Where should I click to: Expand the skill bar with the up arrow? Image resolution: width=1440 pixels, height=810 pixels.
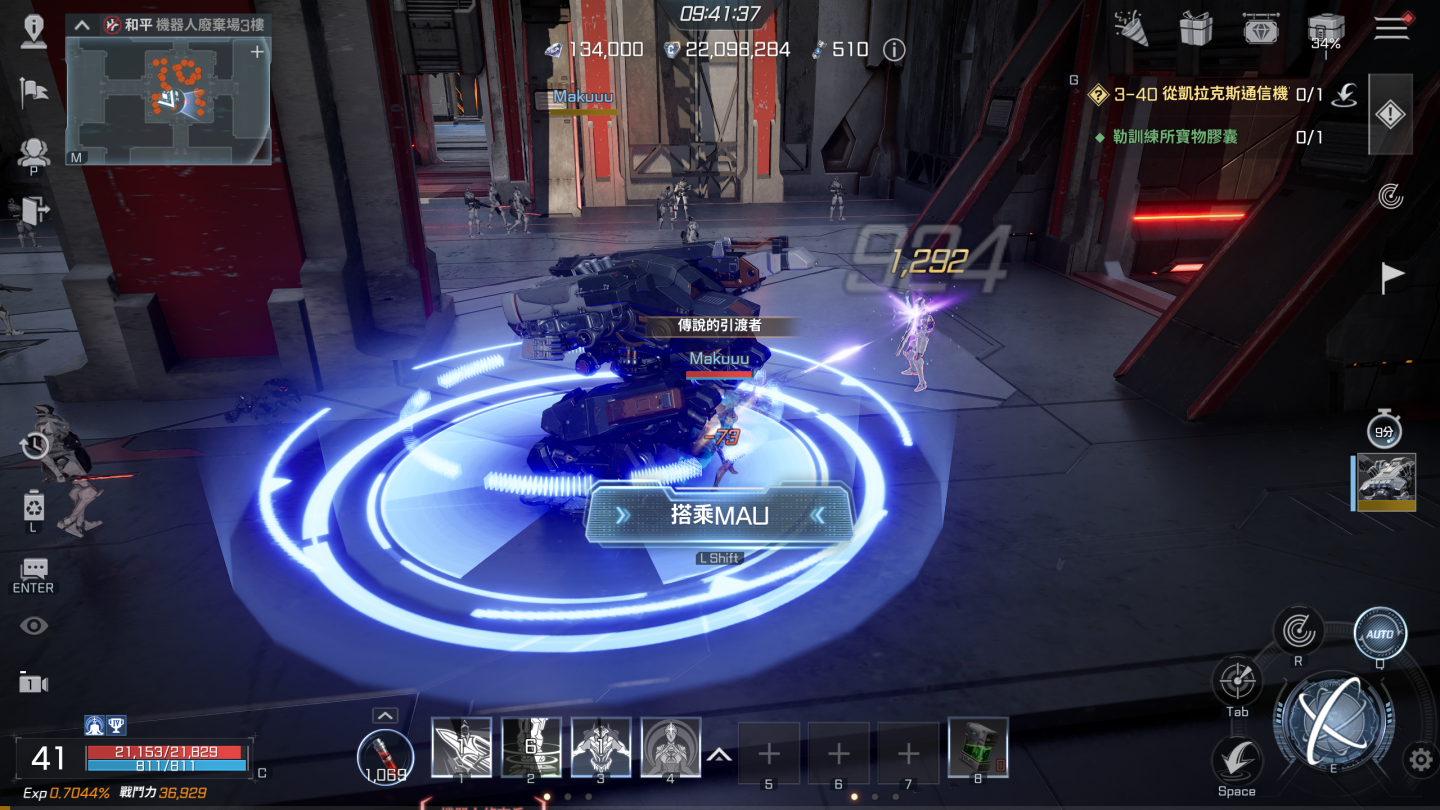point(718,755)
